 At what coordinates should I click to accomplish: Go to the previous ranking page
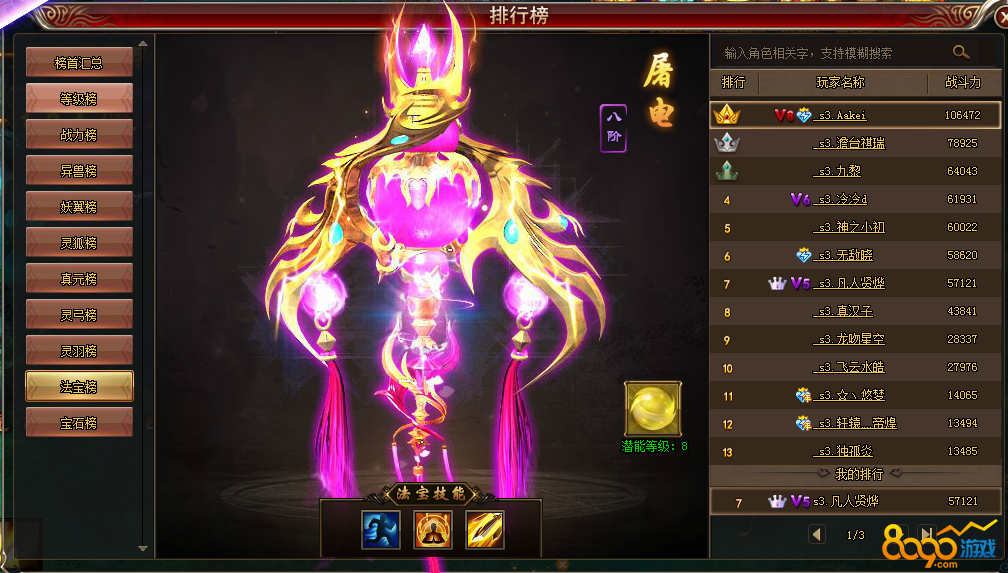[x=817, y=535]
